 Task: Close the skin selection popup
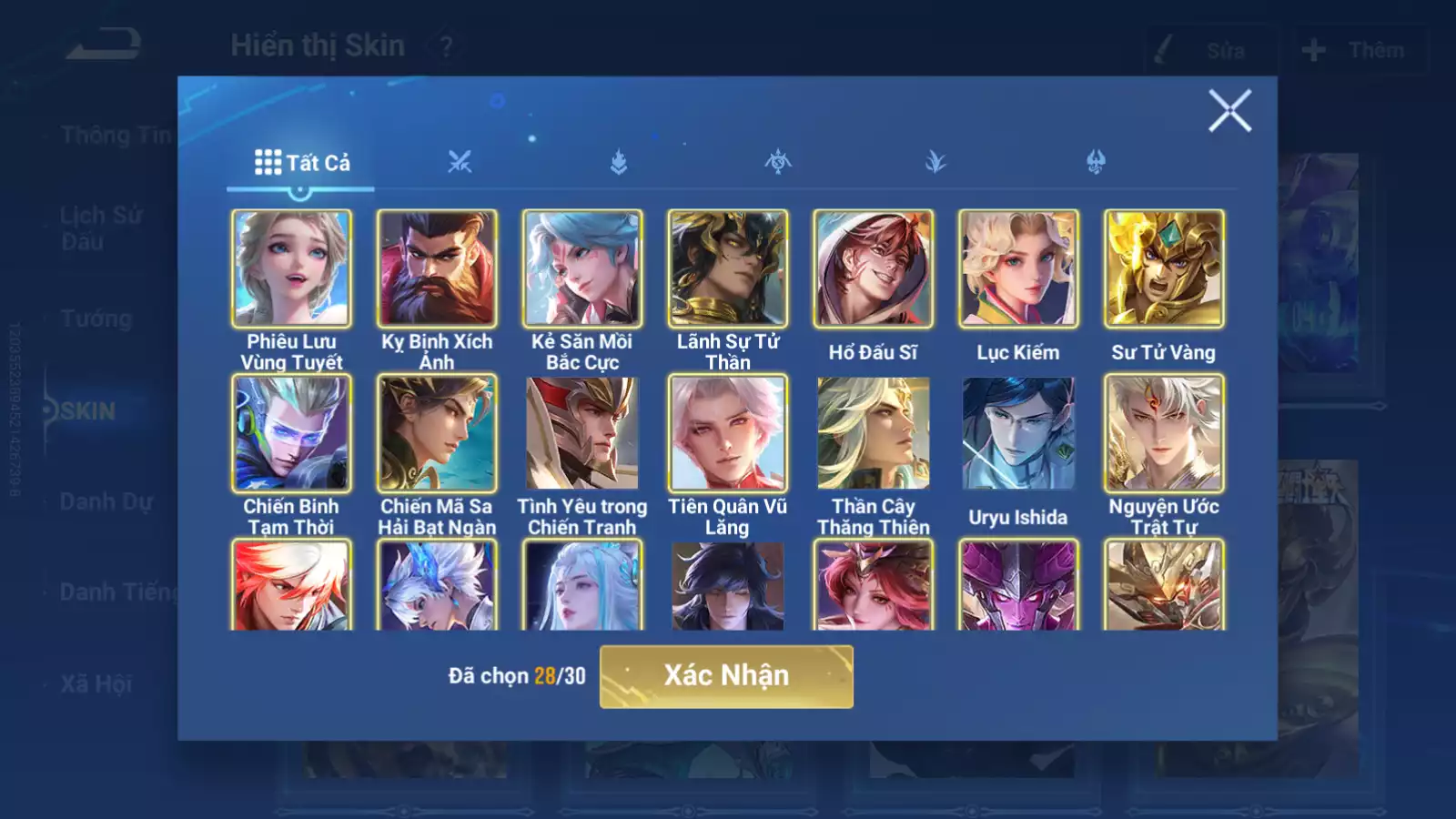coord(1229,111)
